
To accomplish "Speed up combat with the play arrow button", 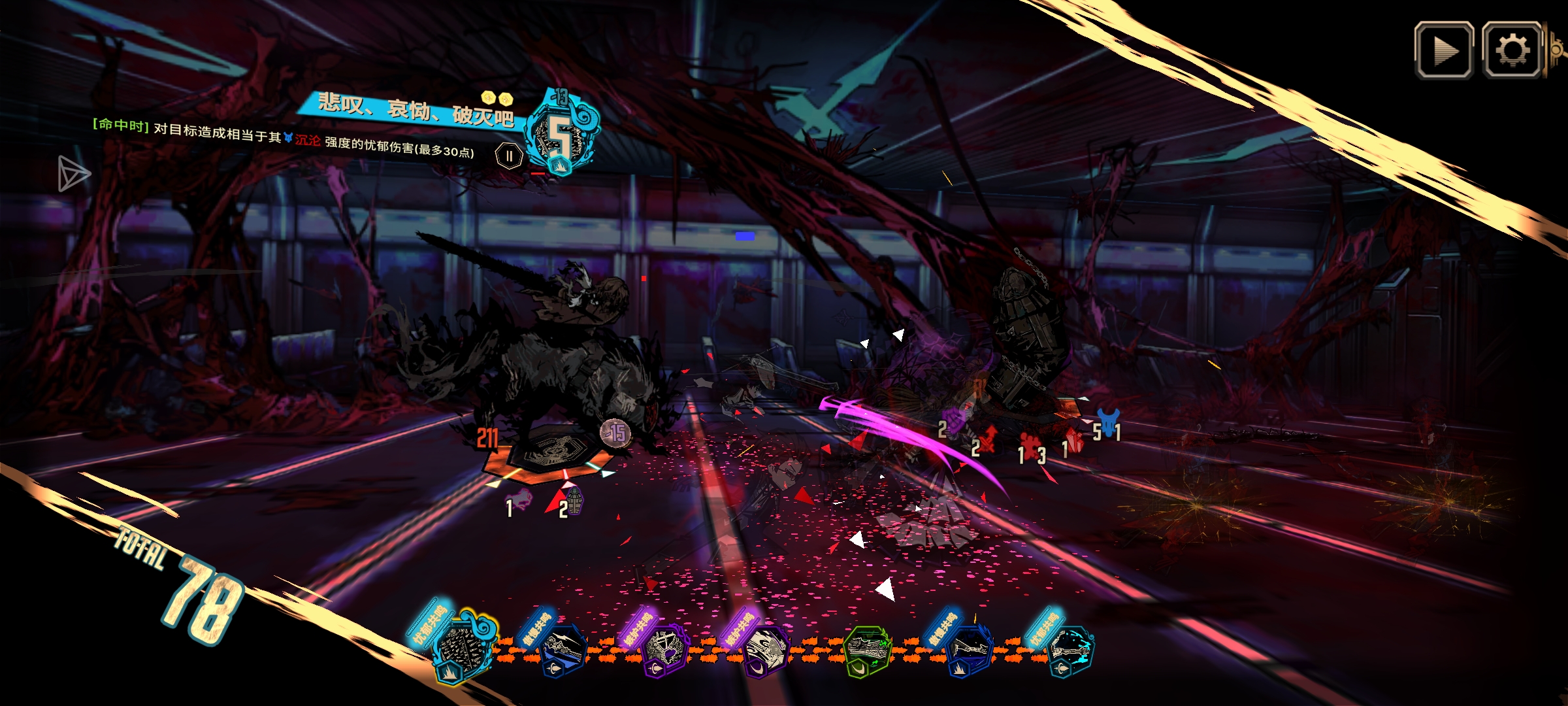I will coord(1444,50).
